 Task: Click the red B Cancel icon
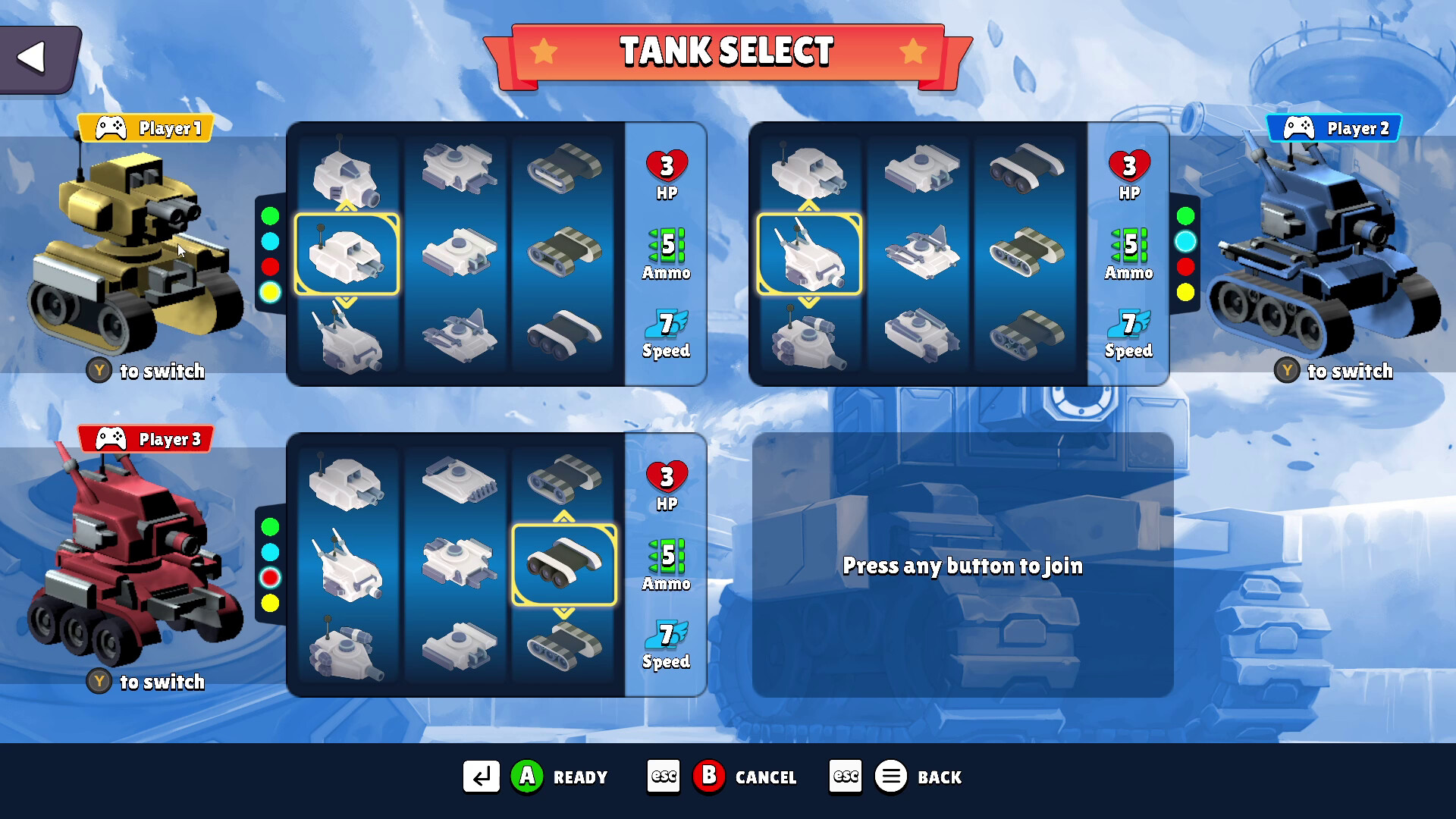point(709,776)
